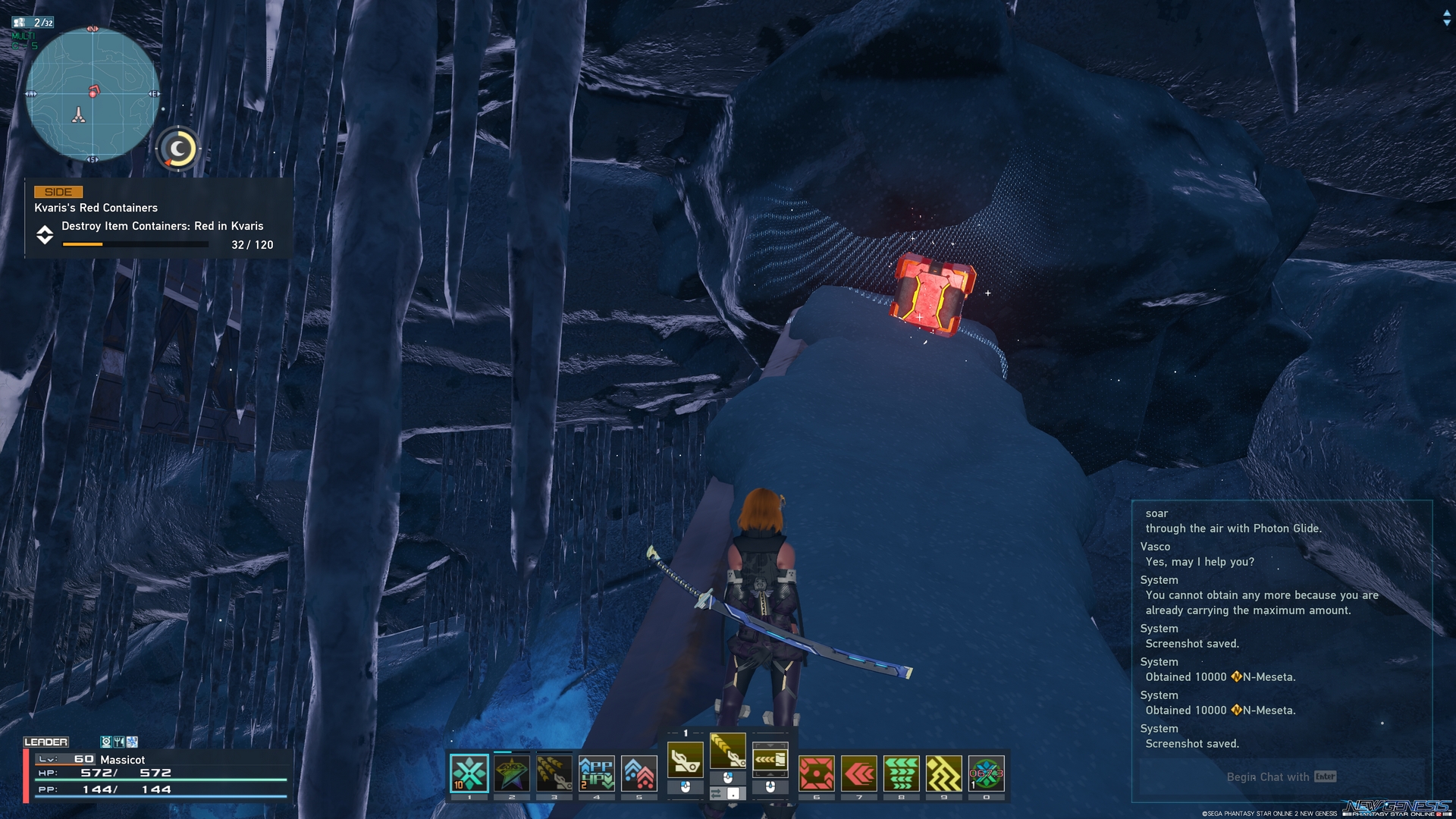Open the player count icon showing 2/32
This screenshot has height=819, width=1456.
pyautogui.click(x=33, y=23)
